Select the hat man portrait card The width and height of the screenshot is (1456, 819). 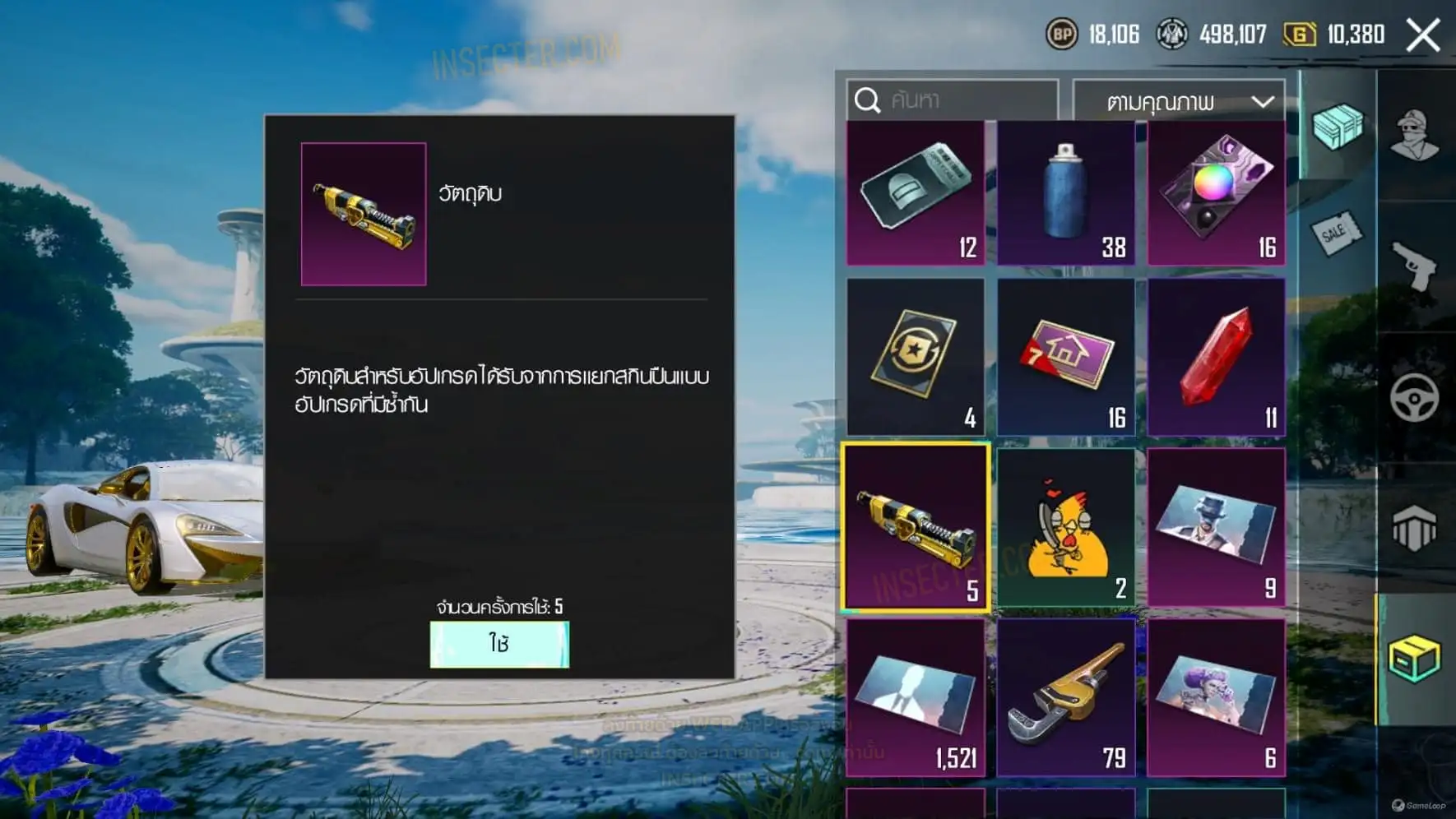pos(1217,527)
